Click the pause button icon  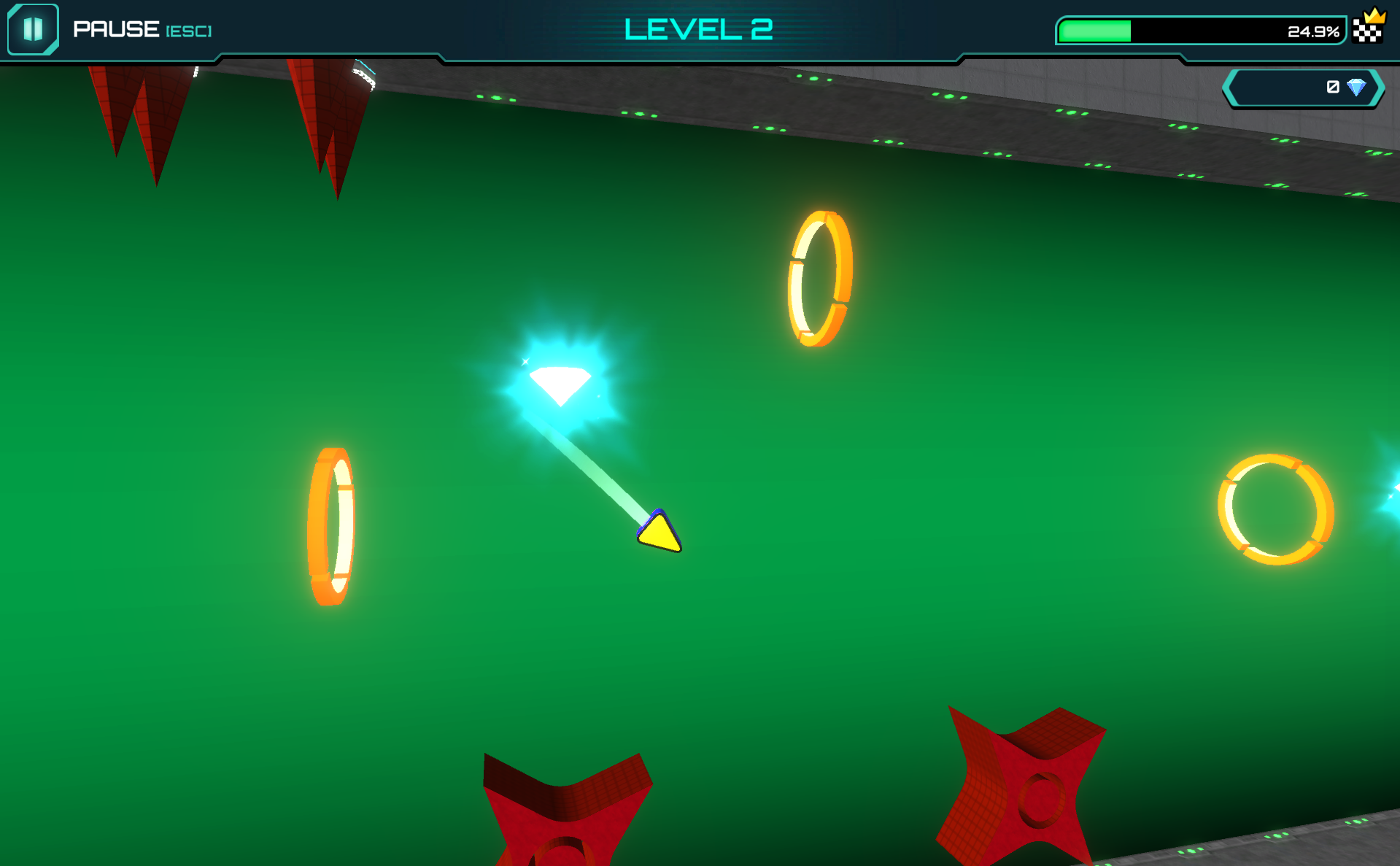pyautogui.click(x=33, y=29)
